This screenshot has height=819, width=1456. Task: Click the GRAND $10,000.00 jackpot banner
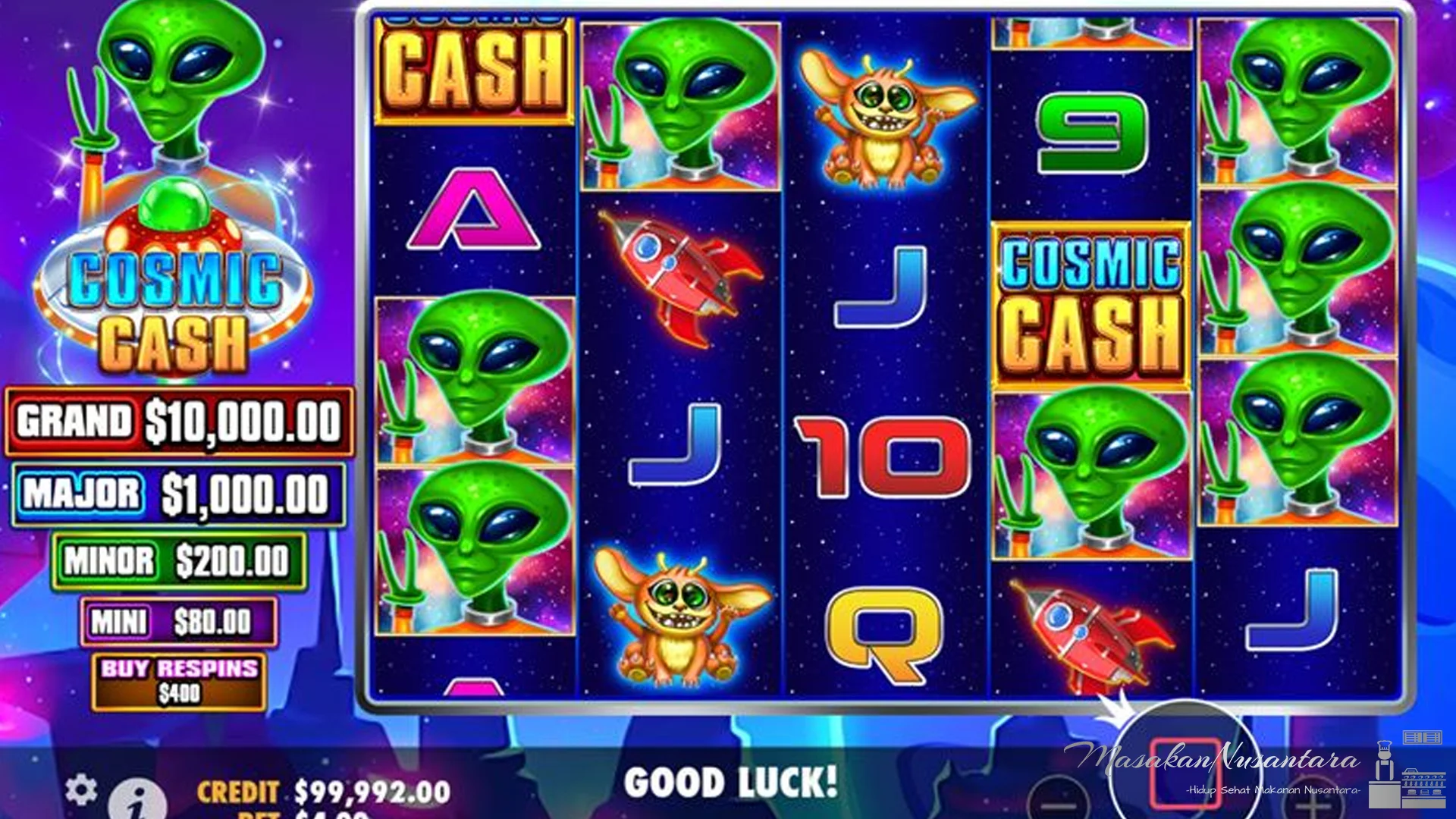(176, 422)
